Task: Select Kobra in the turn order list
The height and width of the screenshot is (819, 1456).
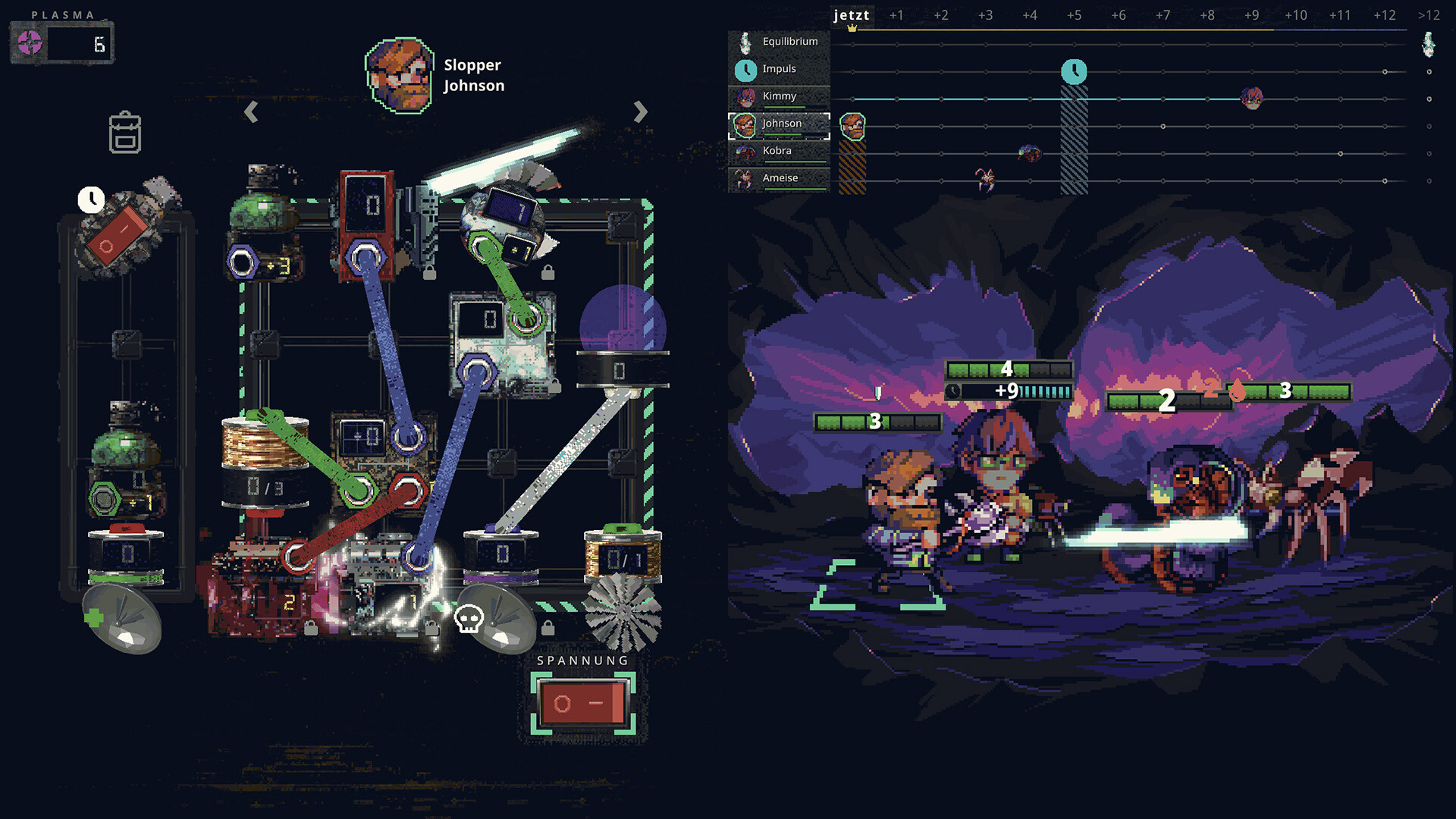Action: click(x=777, y=151)
